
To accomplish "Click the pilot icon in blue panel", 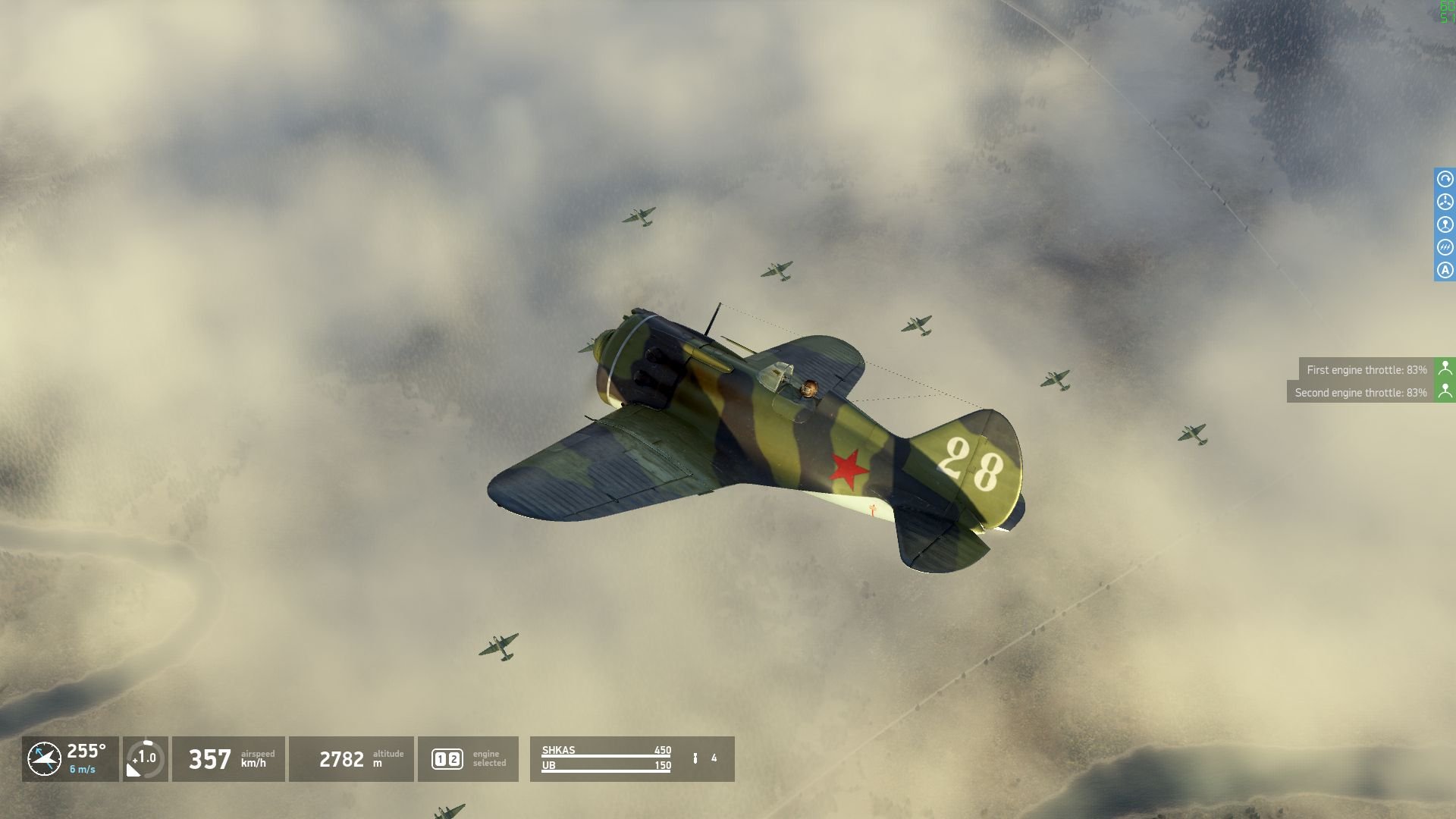I will [x=1445, y=224].
